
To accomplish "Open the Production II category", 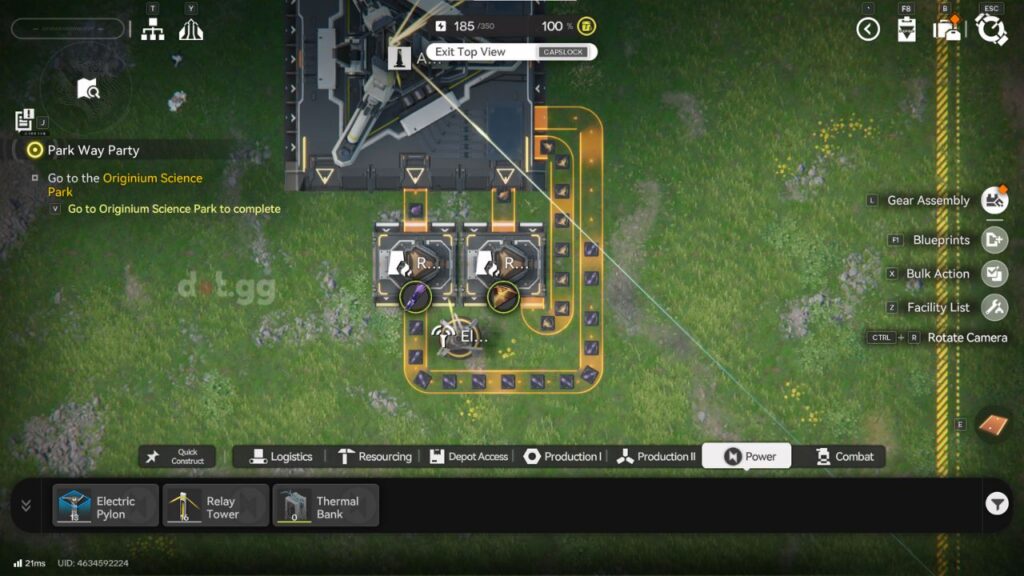I will (655, 456).
